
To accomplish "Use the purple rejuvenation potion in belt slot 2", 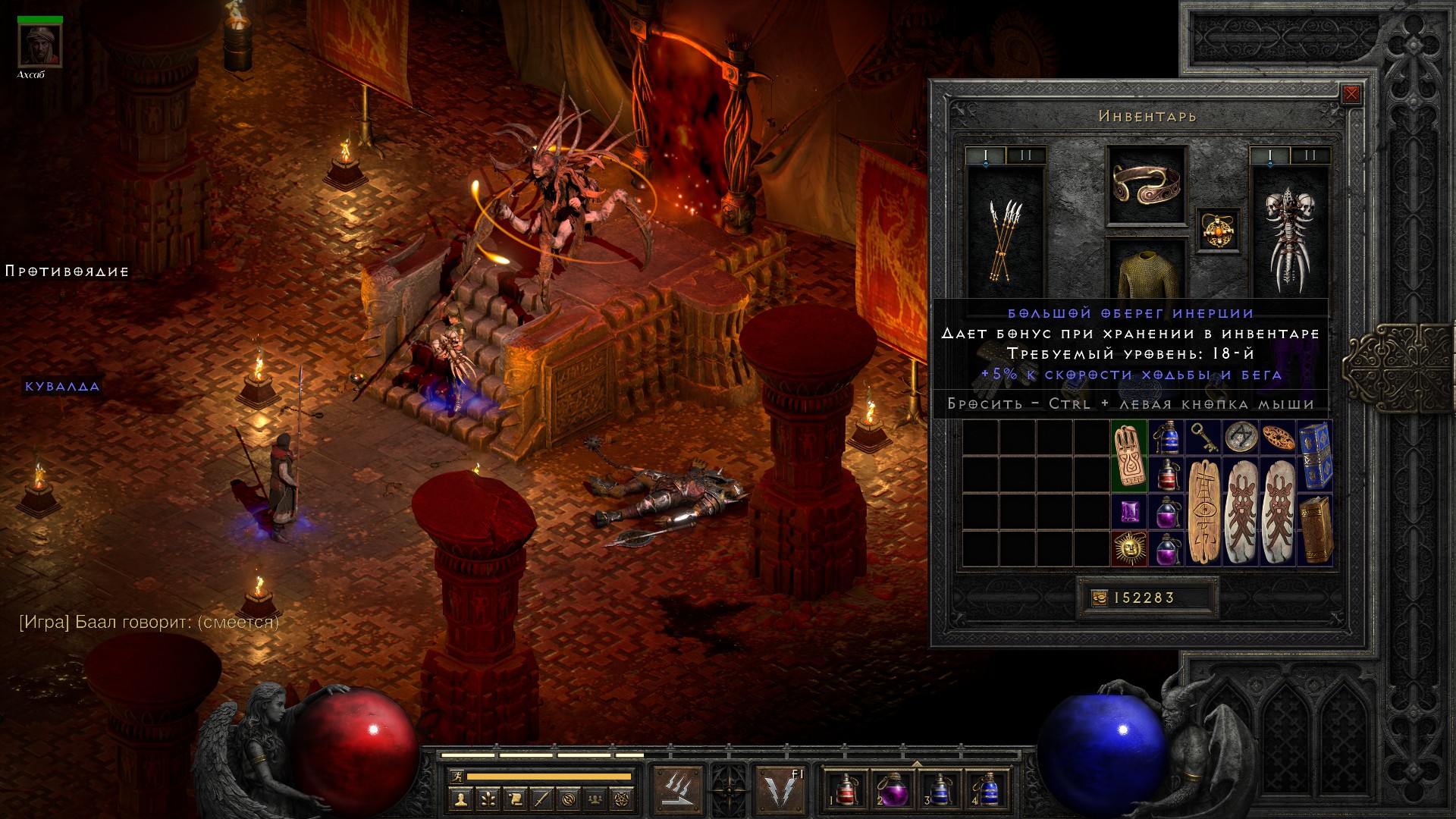I will tap(891, 790).
